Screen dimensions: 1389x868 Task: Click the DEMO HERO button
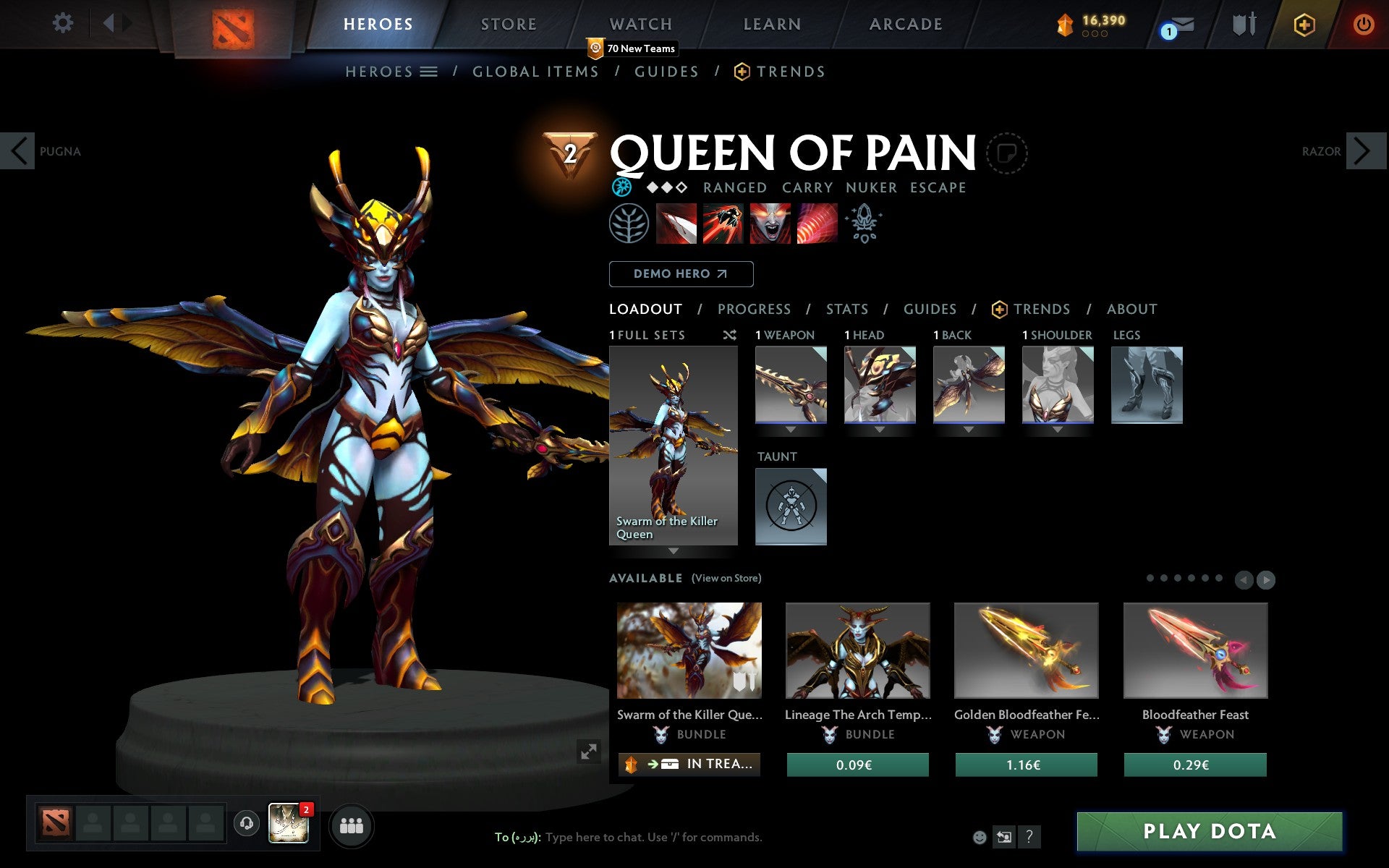681,274
